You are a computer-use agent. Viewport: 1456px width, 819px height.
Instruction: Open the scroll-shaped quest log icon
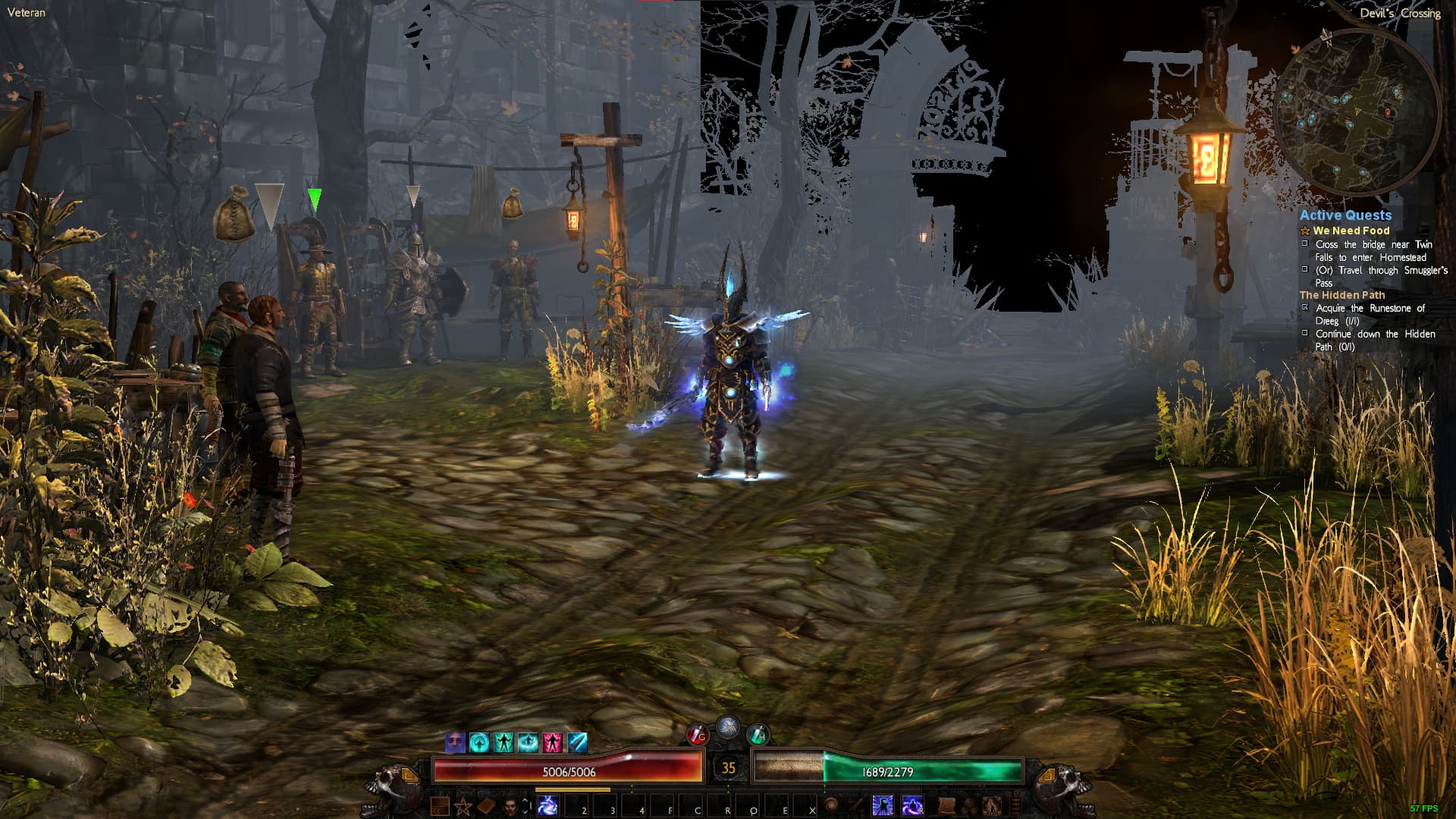tap(946, 806)
